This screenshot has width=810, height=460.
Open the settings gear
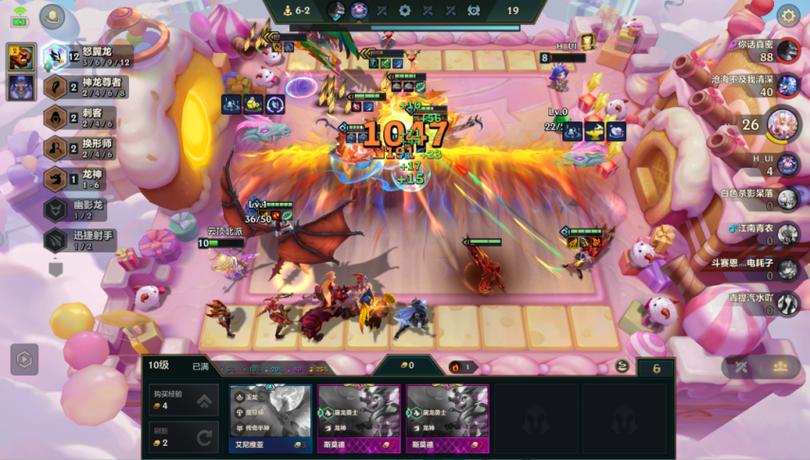(x=788, y=15)
